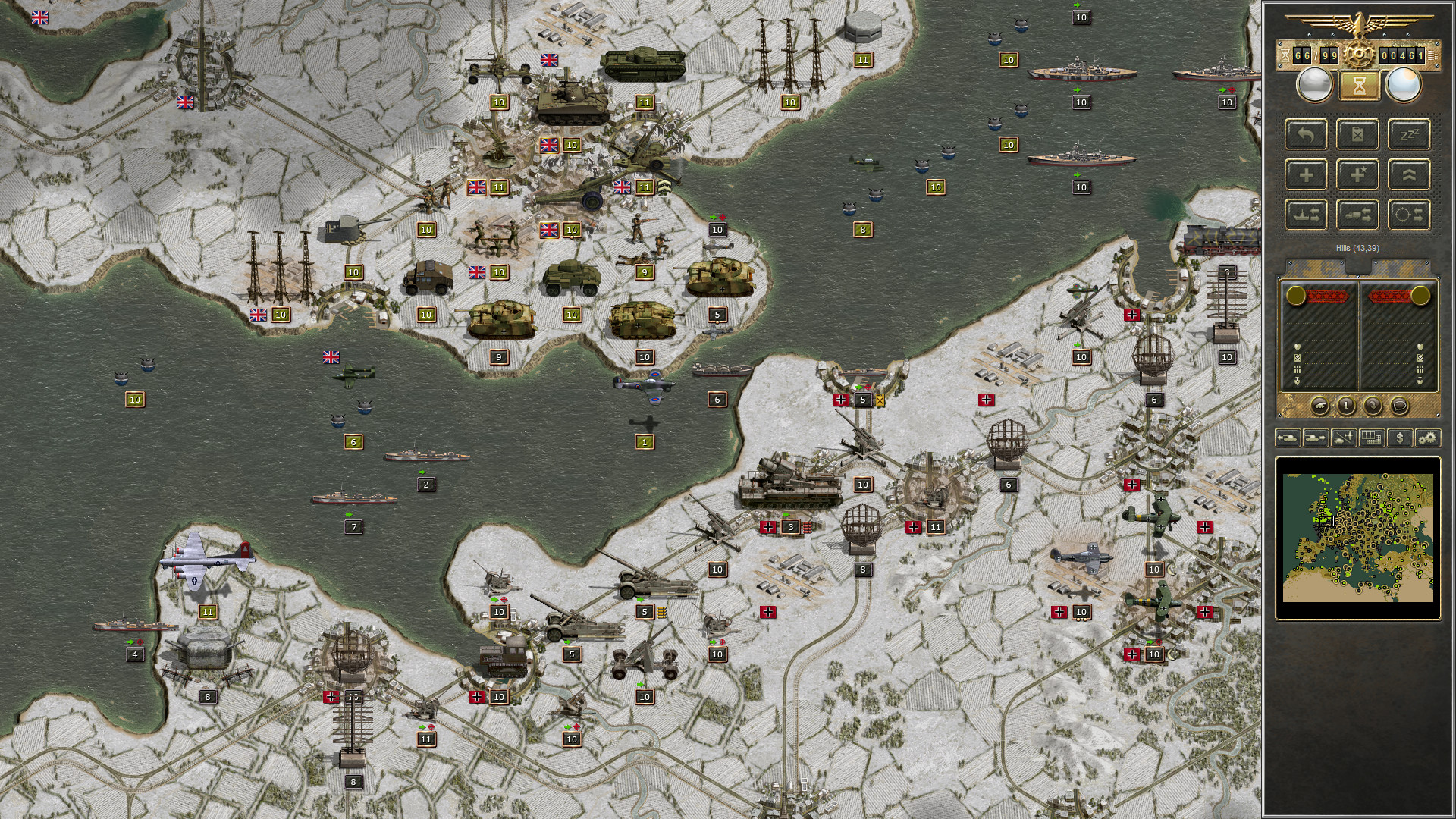Open the Purchase dollar sign panel
The width and height of the screenshot is (1456, 819).
pyautogui.click(x=1400, y=438)
